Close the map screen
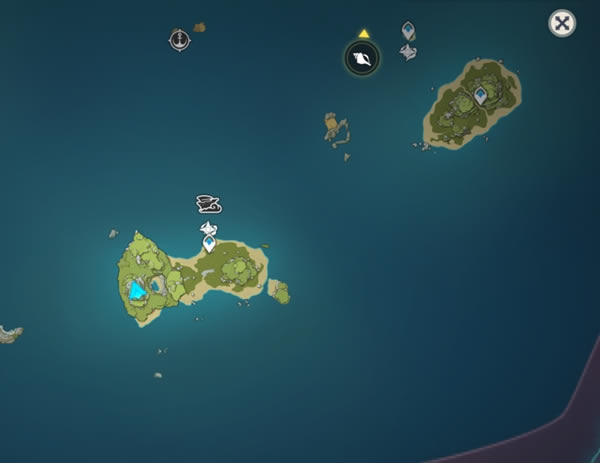This screenshot has width=600, height=463. pyautogui.click(x=562, y=24)
